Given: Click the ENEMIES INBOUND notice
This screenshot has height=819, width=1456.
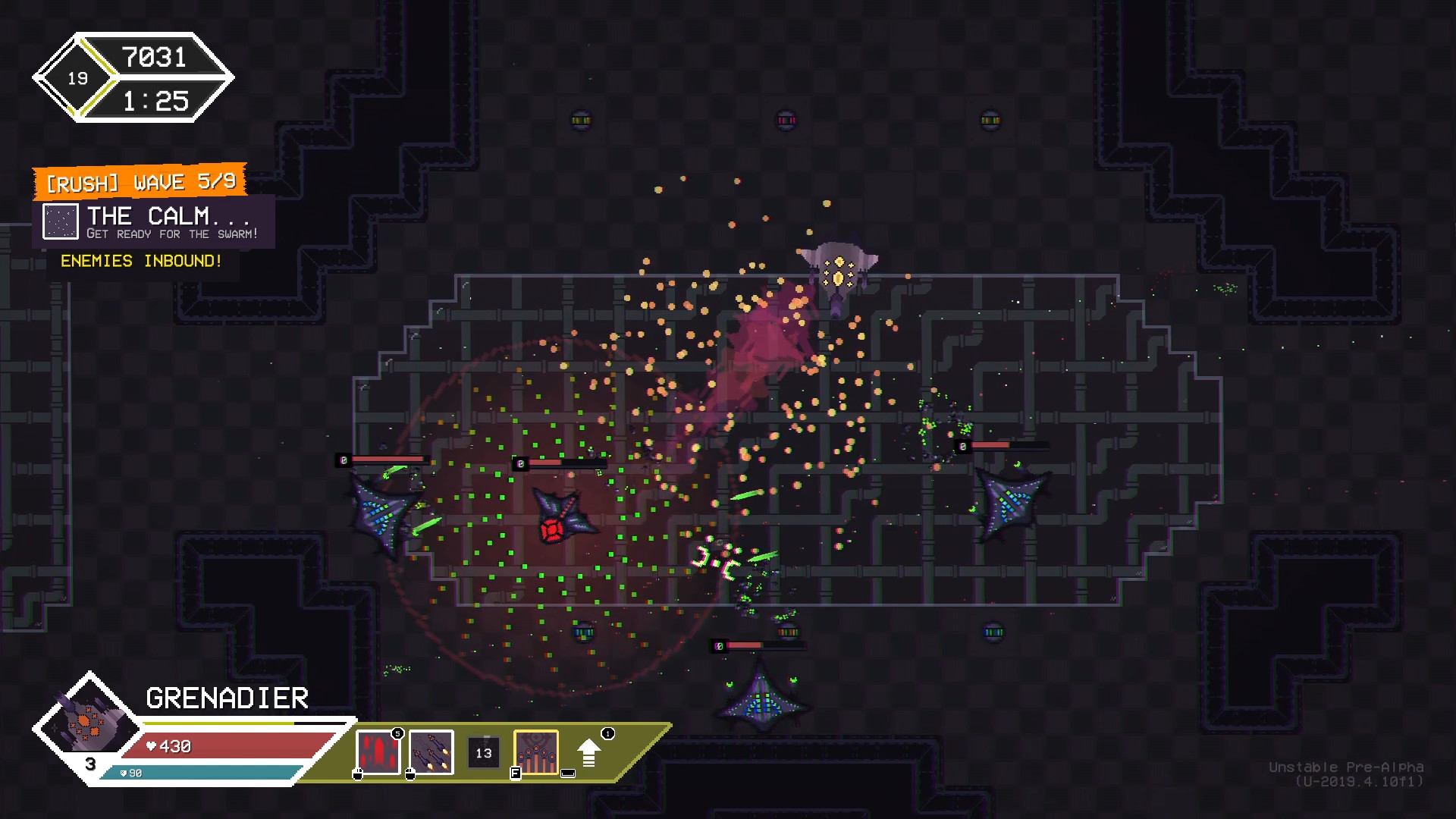Looking at the screenshot, I should point(141,260).
